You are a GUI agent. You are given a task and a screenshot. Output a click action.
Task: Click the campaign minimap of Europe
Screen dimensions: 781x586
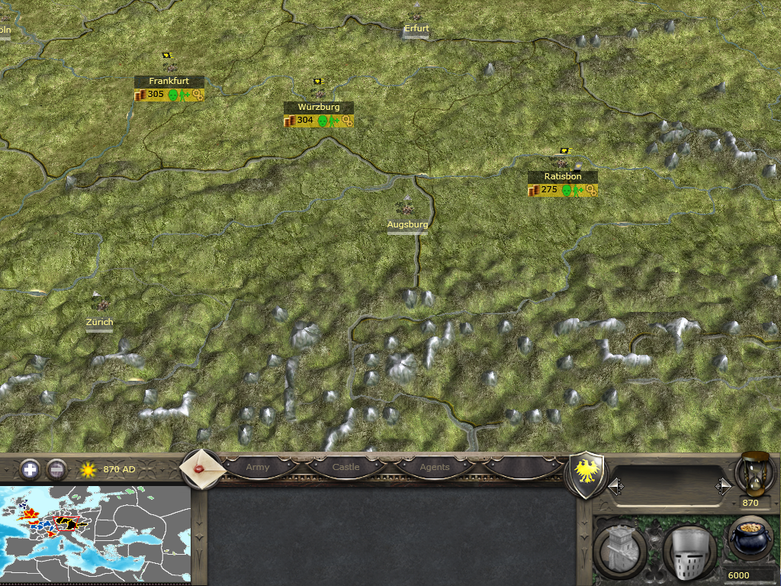click(x=95, y=535)
